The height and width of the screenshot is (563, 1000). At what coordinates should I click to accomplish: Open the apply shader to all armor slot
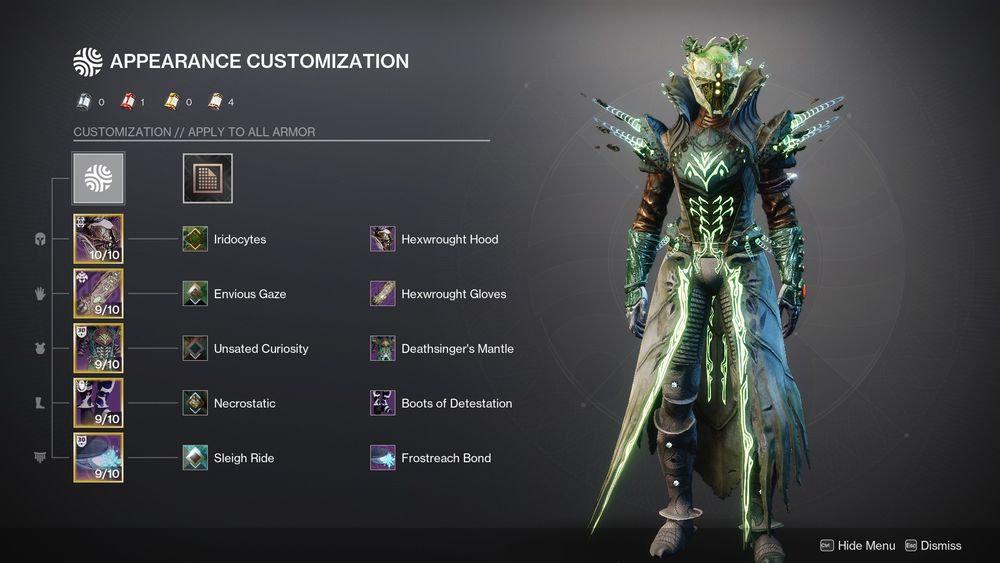[207, 178]
